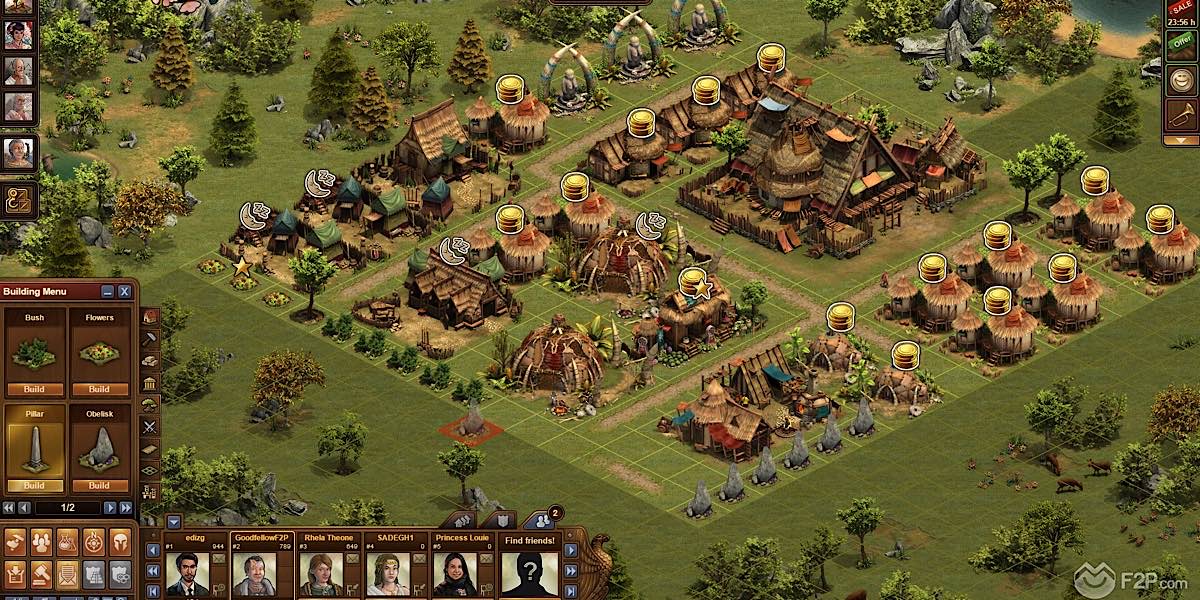Image resolution: width=1200 pixels, height=600 pixels.
Task: Switch to the crossed swords military category
Action: (x=150, y=427)
